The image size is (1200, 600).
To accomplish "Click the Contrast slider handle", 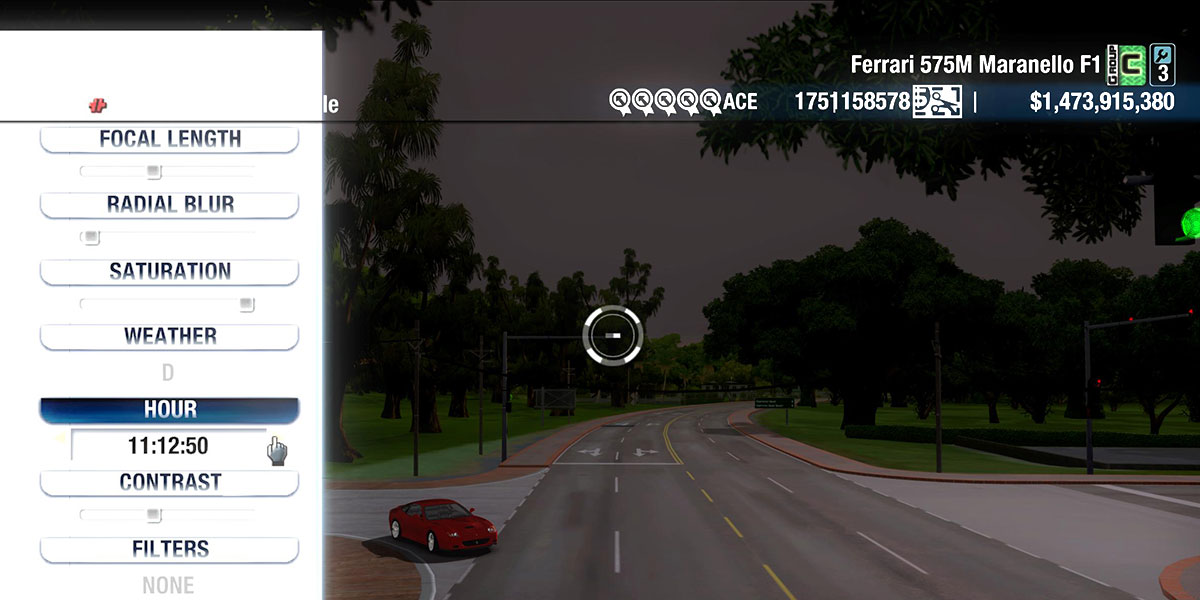I will click(x=154, y=515).
